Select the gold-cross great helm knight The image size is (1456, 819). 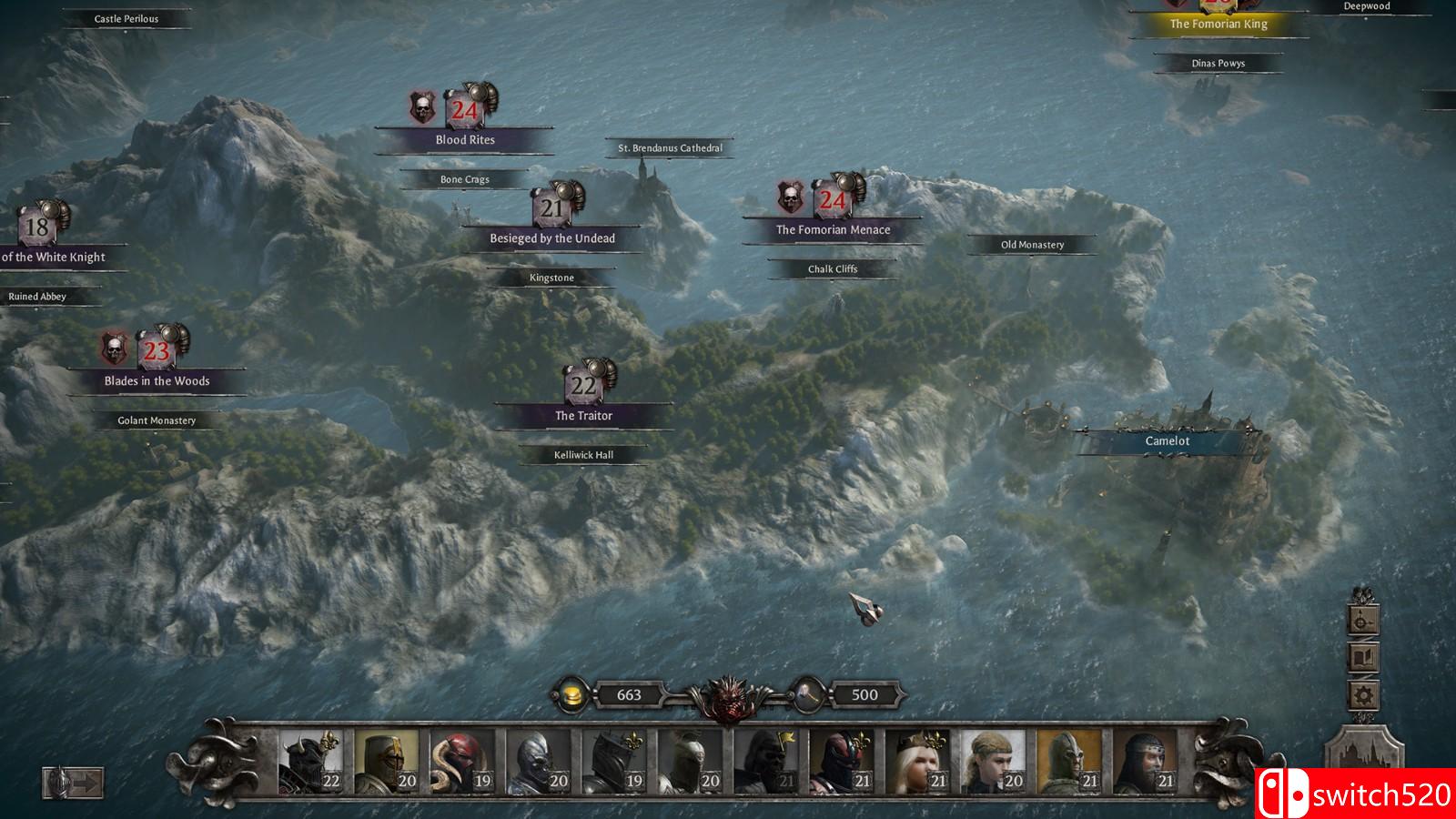pyautogui.click(x=386, y=761)
